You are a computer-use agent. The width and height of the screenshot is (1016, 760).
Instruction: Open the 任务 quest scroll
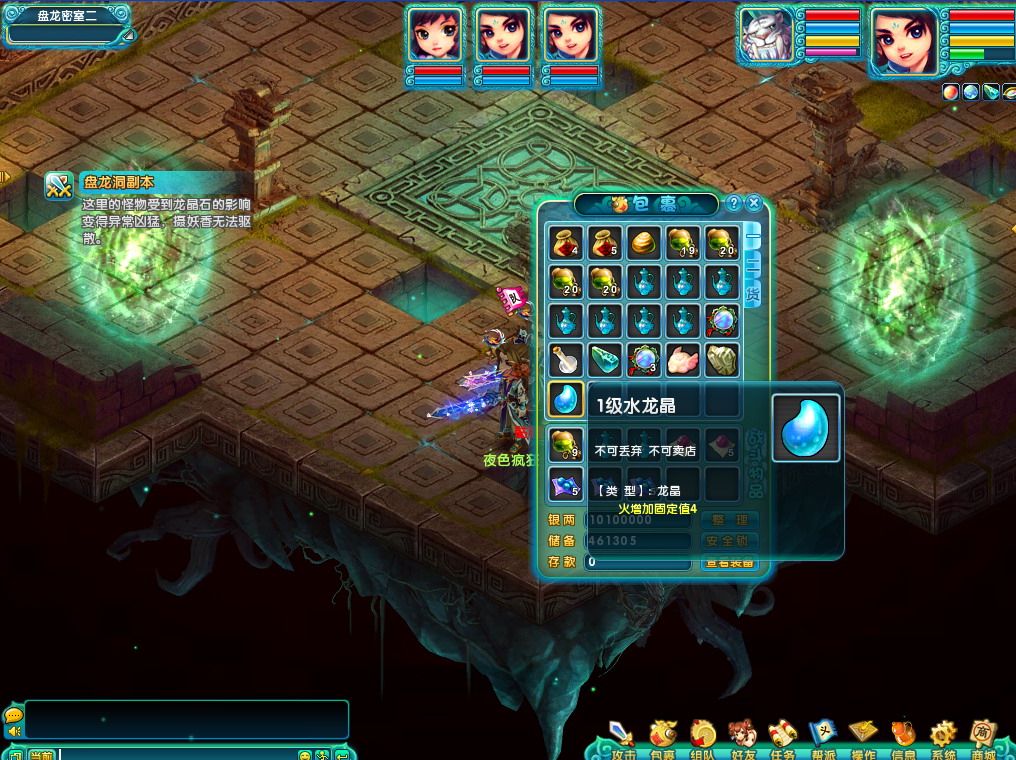tap(782, 740)
